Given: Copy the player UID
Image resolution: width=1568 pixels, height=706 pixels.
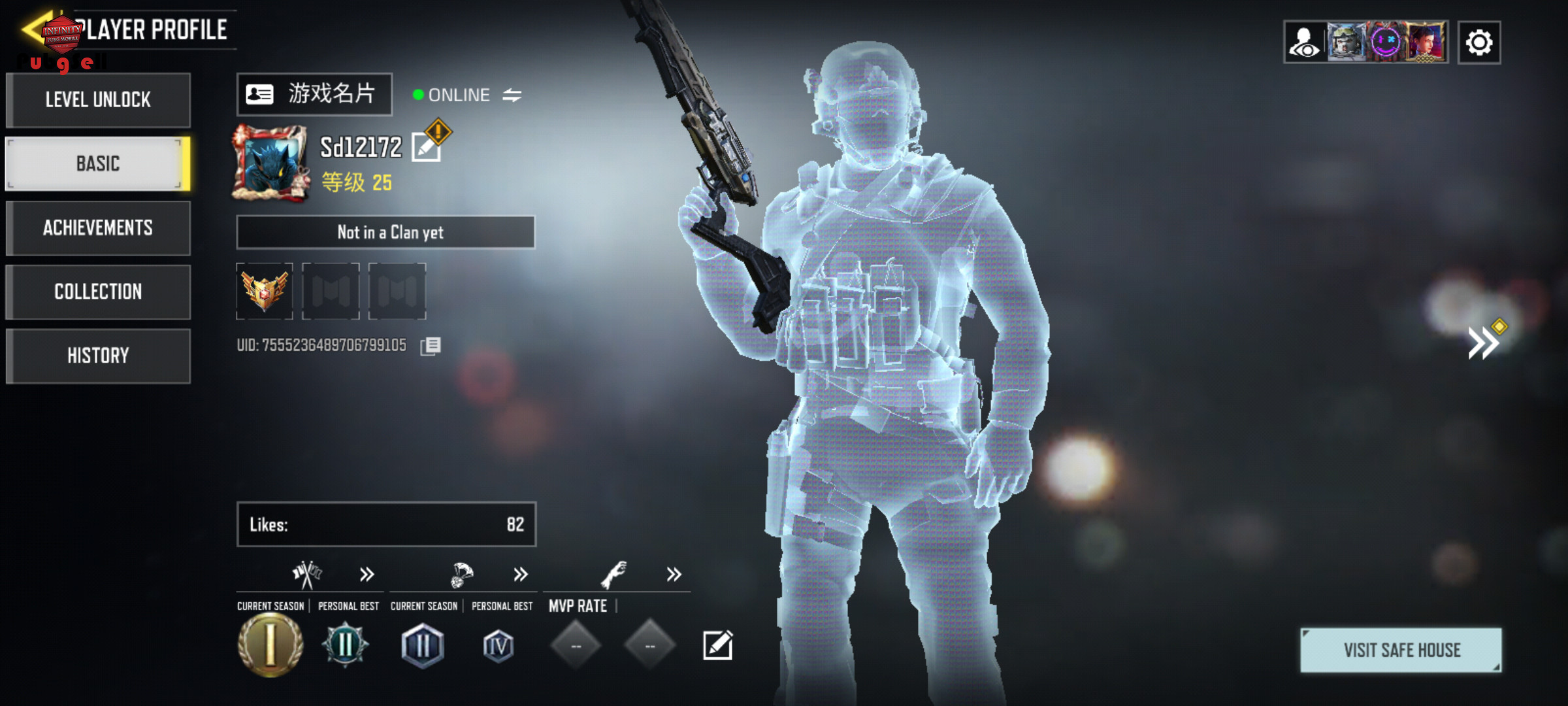Looking at the screenshot, I should click(431, 346).
